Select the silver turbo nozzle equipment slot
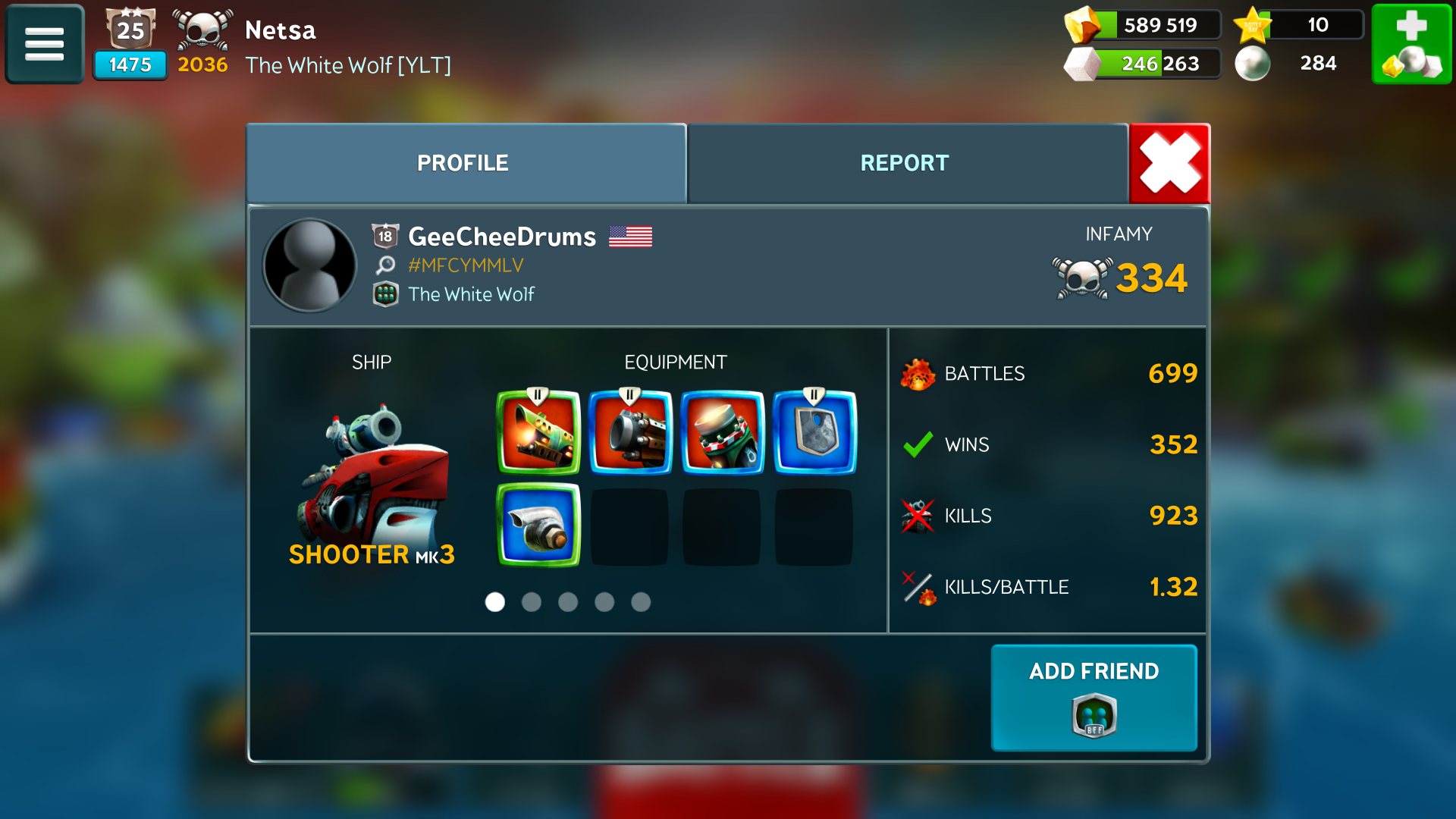Viewport: 1456px width, 819px height. click(x=538, y=525)
